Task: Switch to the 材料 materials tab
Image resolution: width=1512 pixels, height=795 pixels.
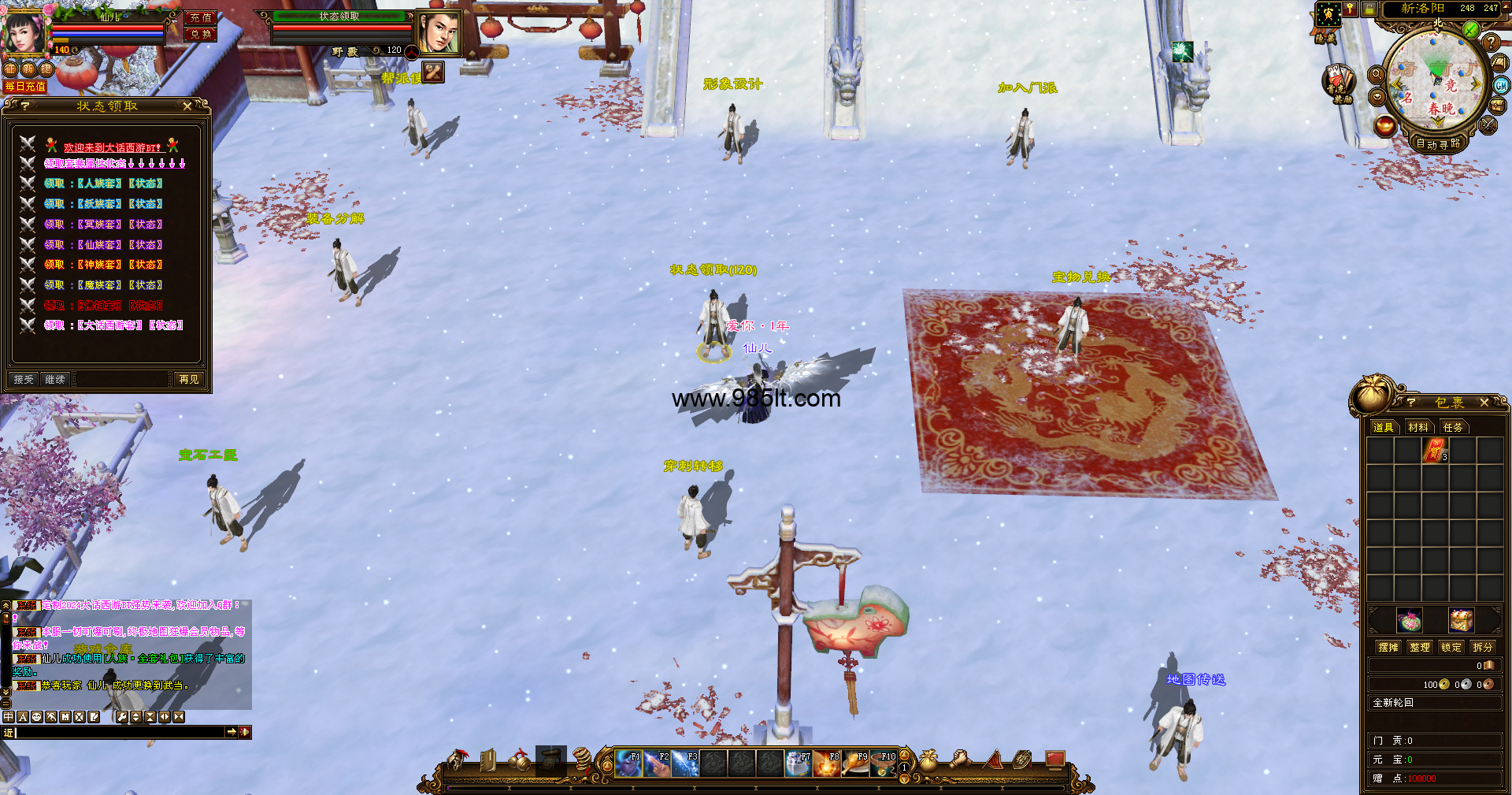Action: tap(1417, 427)
